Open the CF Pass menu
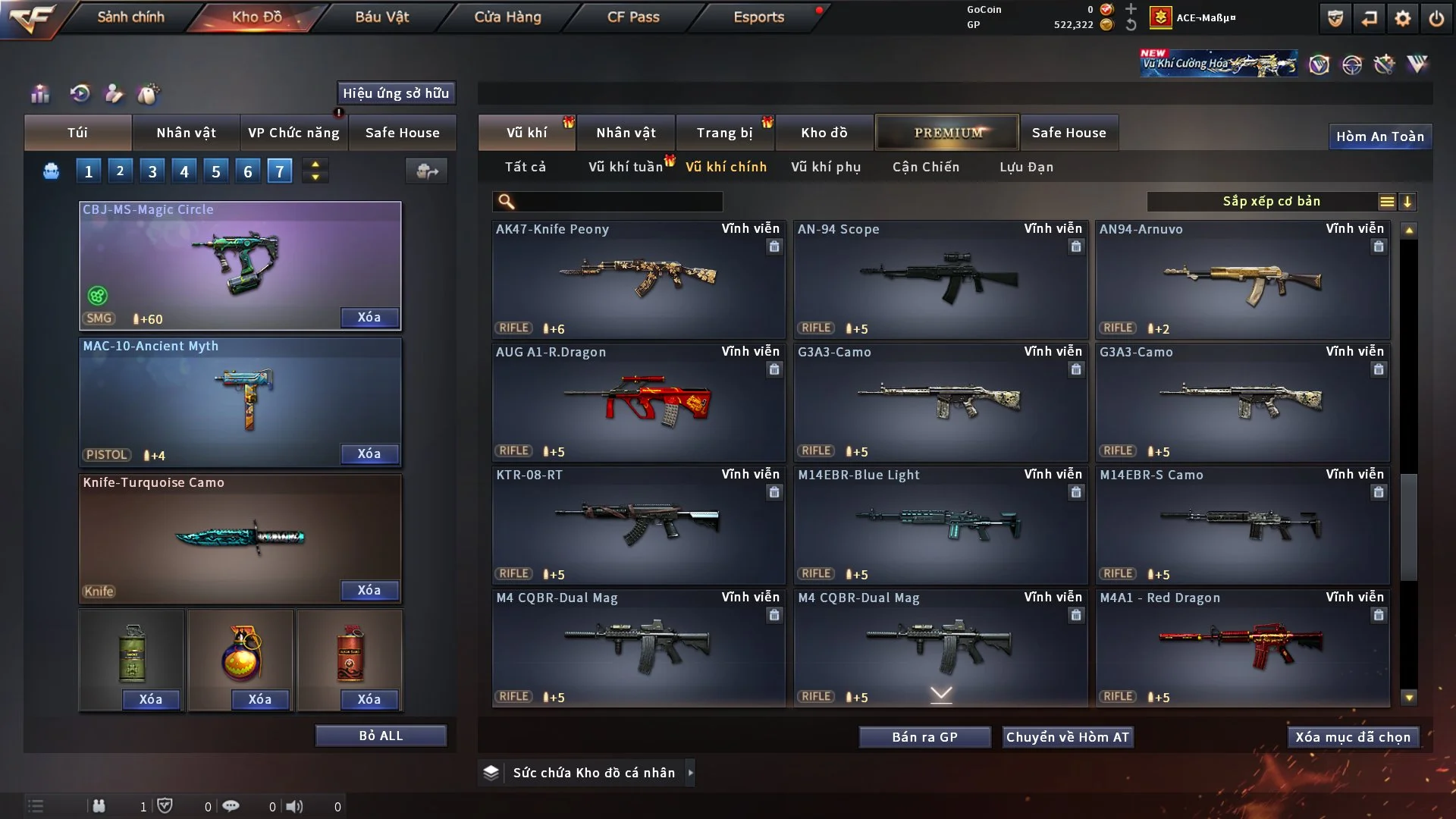 pos(633,17)
